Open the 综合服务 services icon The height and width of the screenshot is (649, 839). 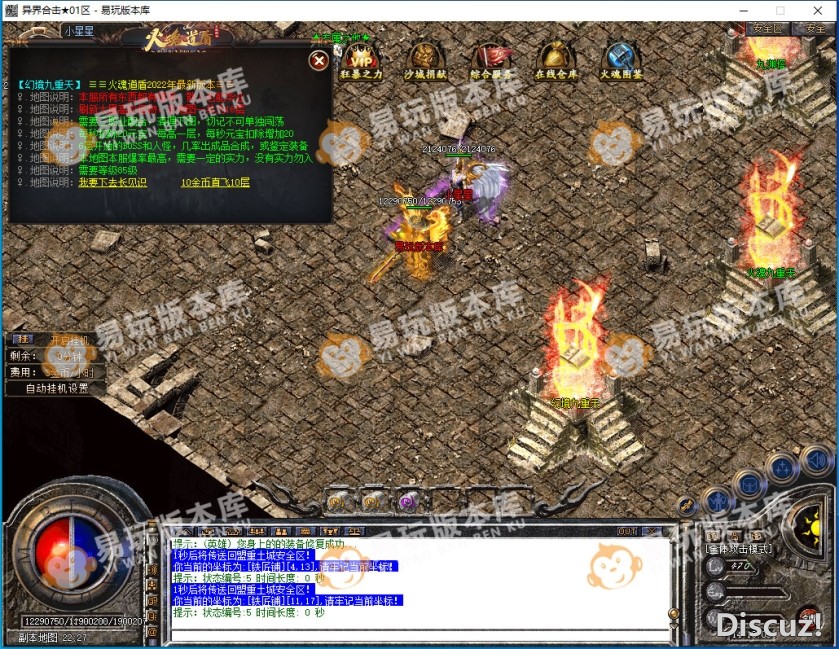point(491,60)
